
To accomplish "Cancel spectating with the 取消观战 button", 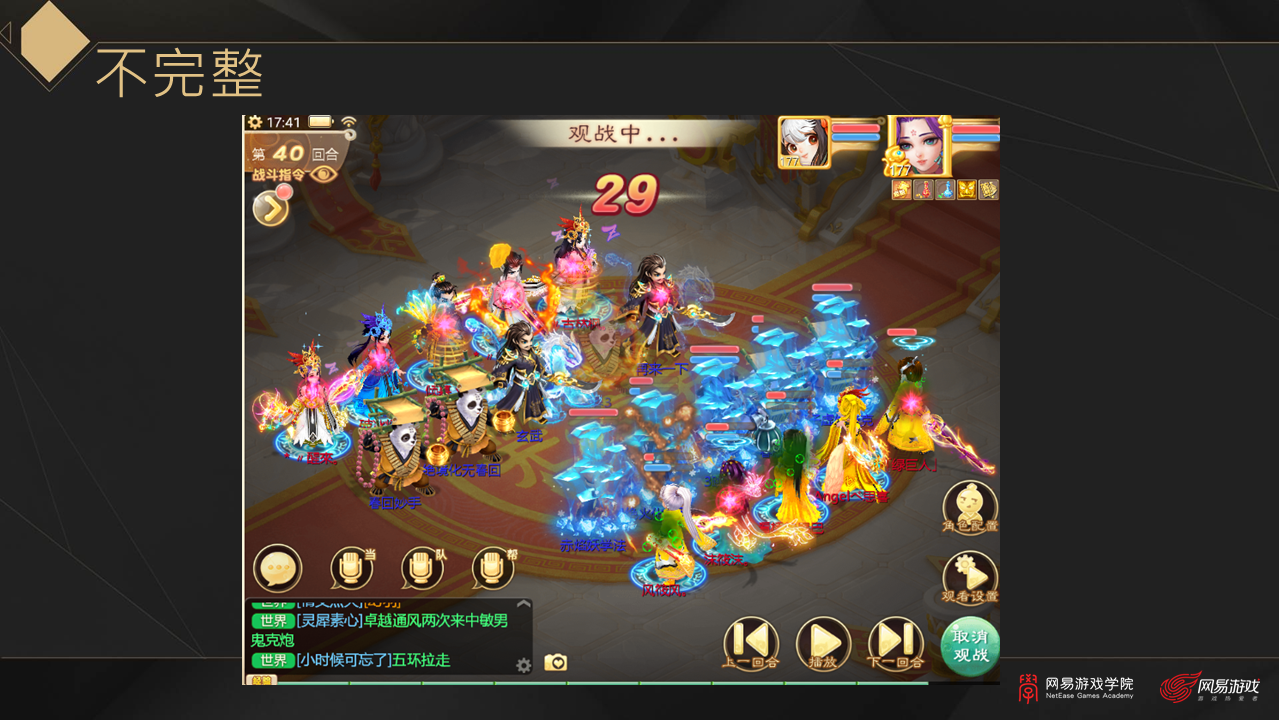I will click(x=970, y=645).
